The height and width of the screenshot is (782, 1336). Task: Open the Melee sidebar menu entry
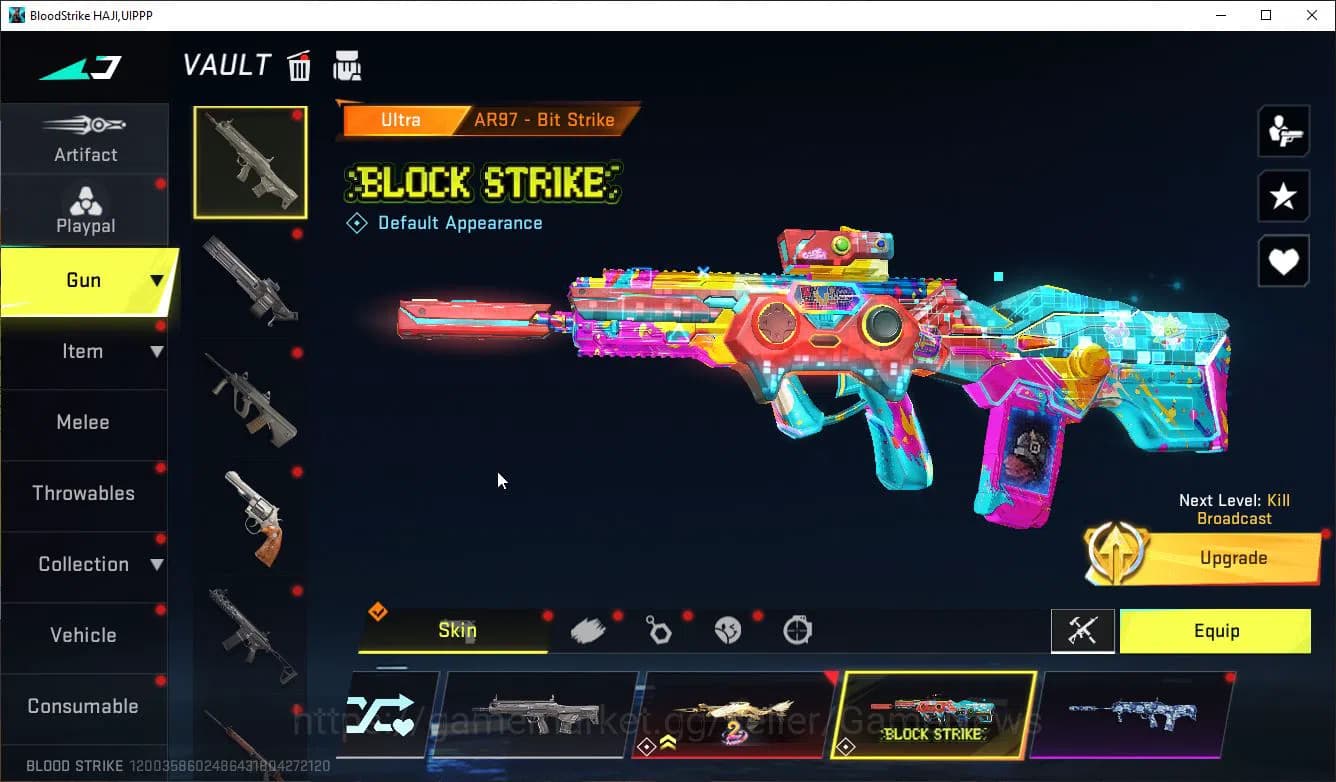click(85, 422)
